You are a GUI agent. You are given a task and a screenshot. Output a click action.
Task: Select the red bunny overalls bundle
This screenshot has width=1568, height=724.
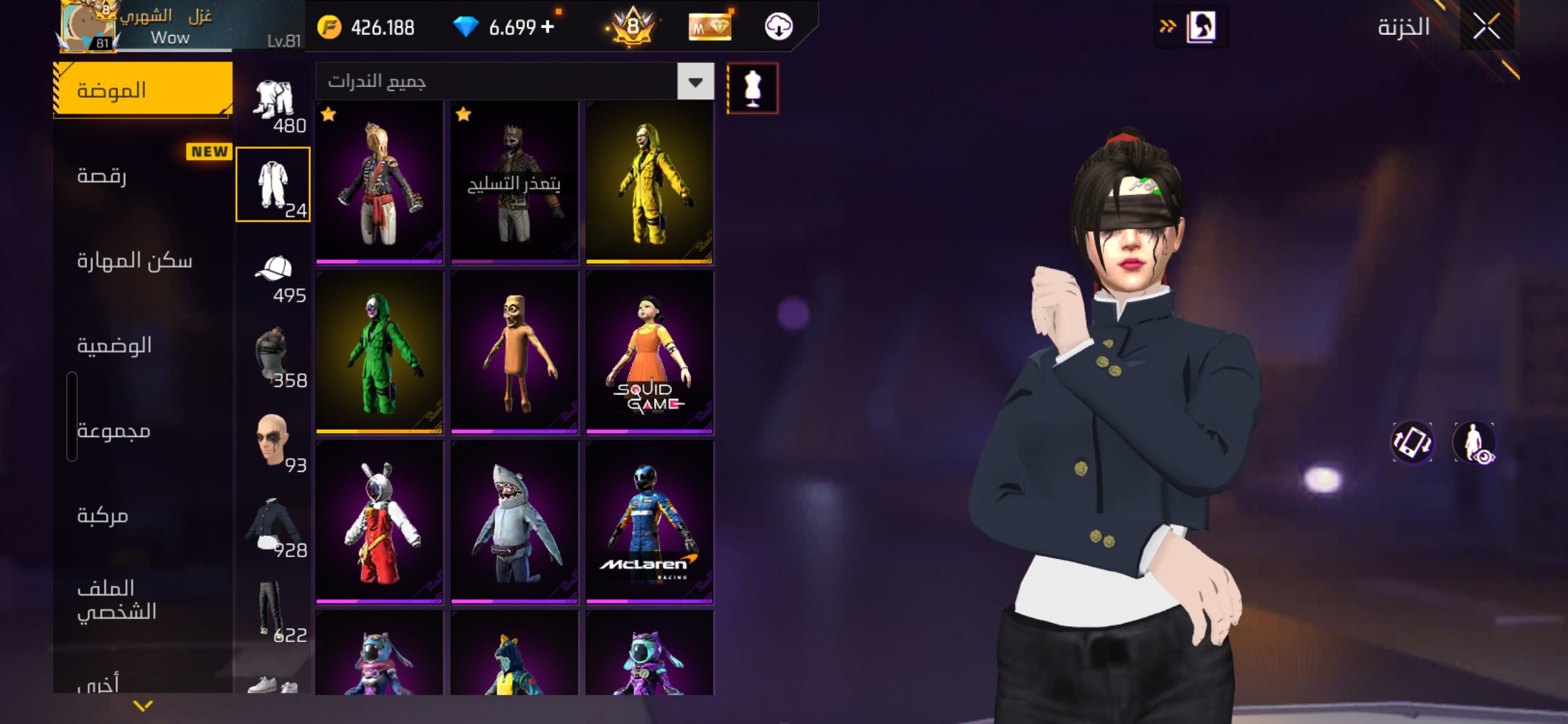pyautogui.click(x=379, y=522)
